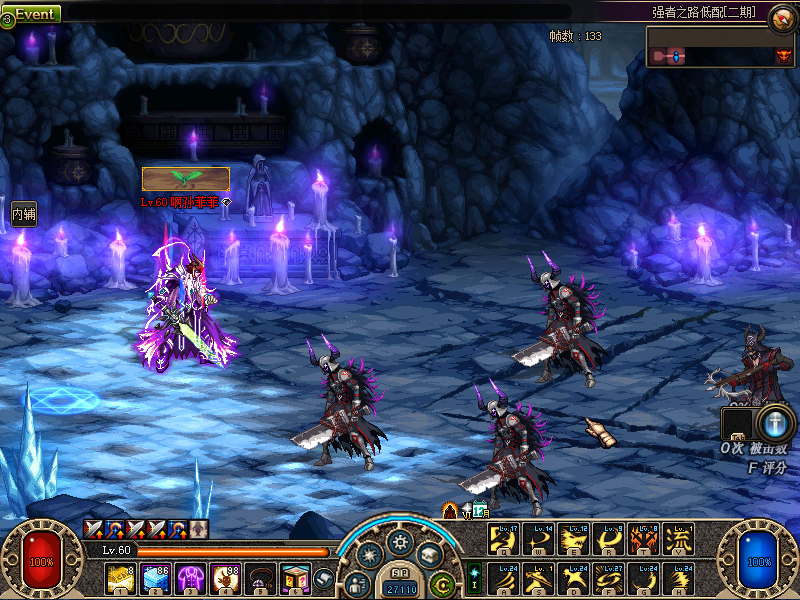Use the brown doll item with 98 count

click(225, 578)
